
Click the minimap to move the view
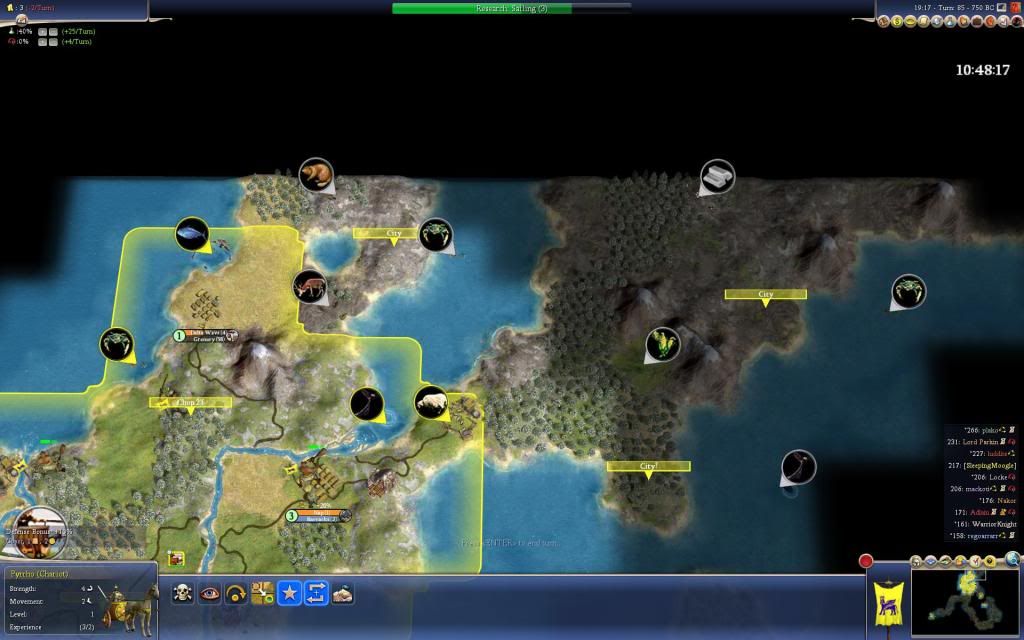[965, 604]
